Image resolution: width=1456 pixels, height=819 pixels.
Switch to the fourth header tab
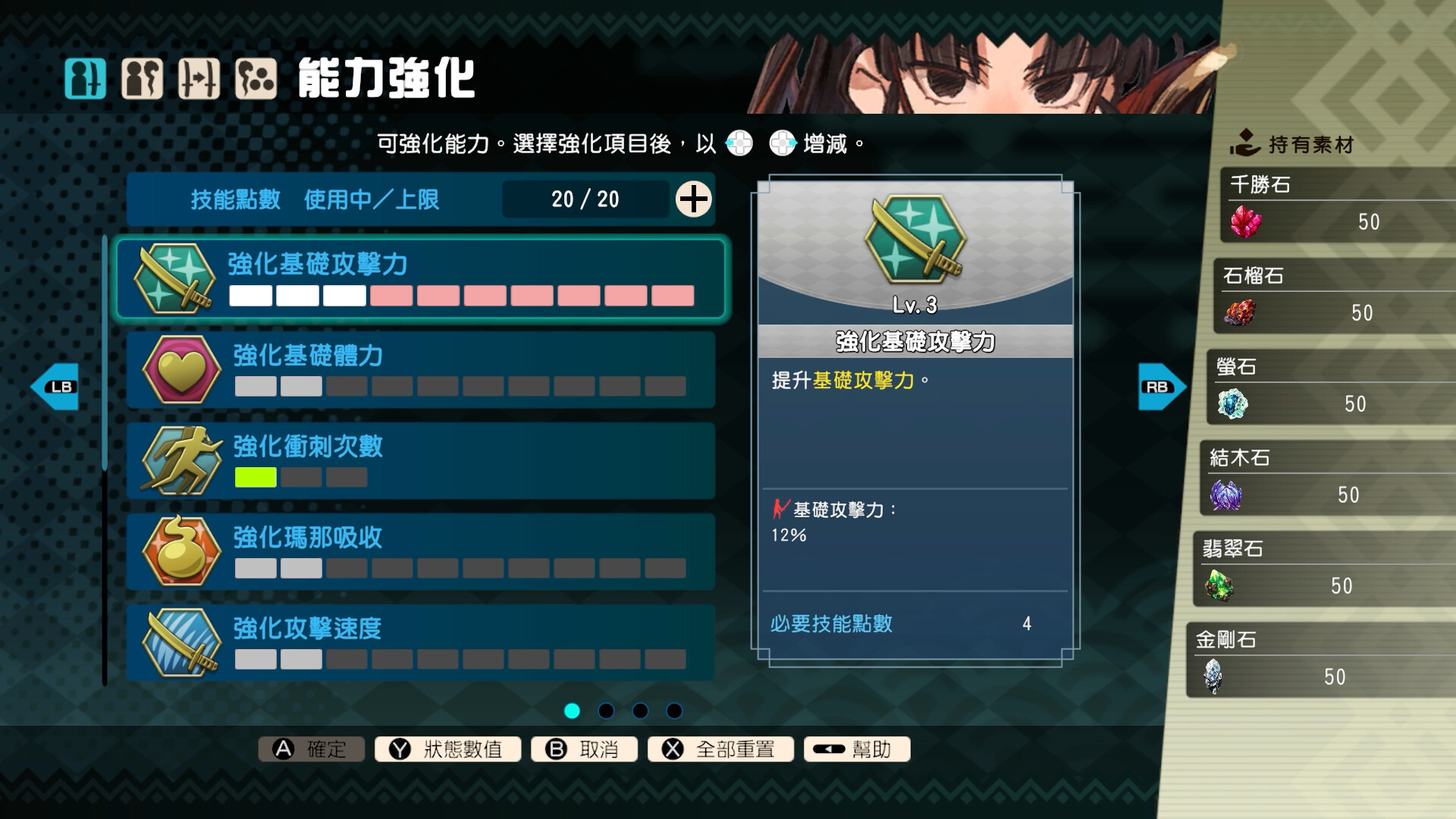259,77
